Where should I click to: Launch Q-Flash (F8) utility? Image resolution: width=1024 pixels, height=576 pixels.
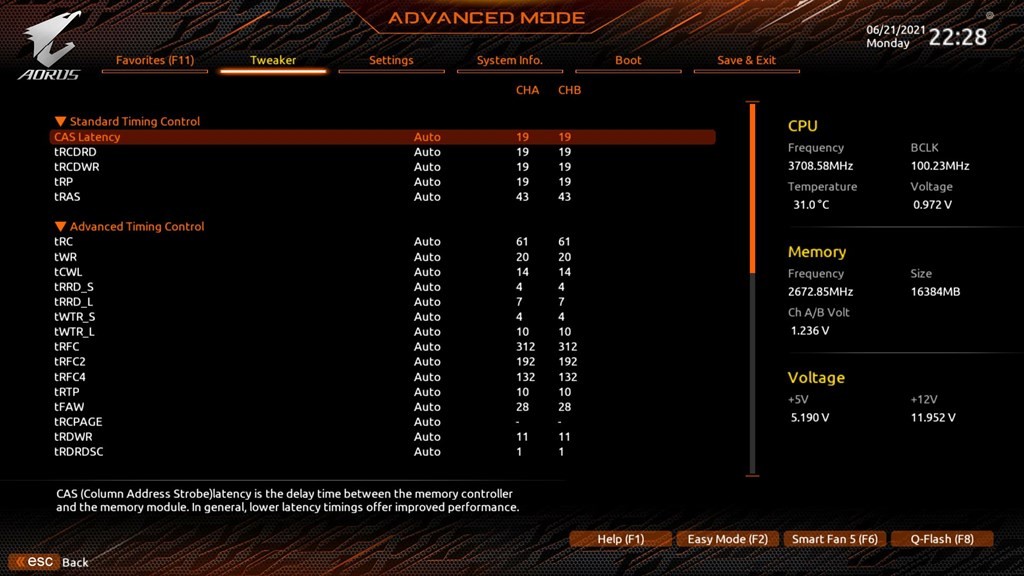click(941, 539)
